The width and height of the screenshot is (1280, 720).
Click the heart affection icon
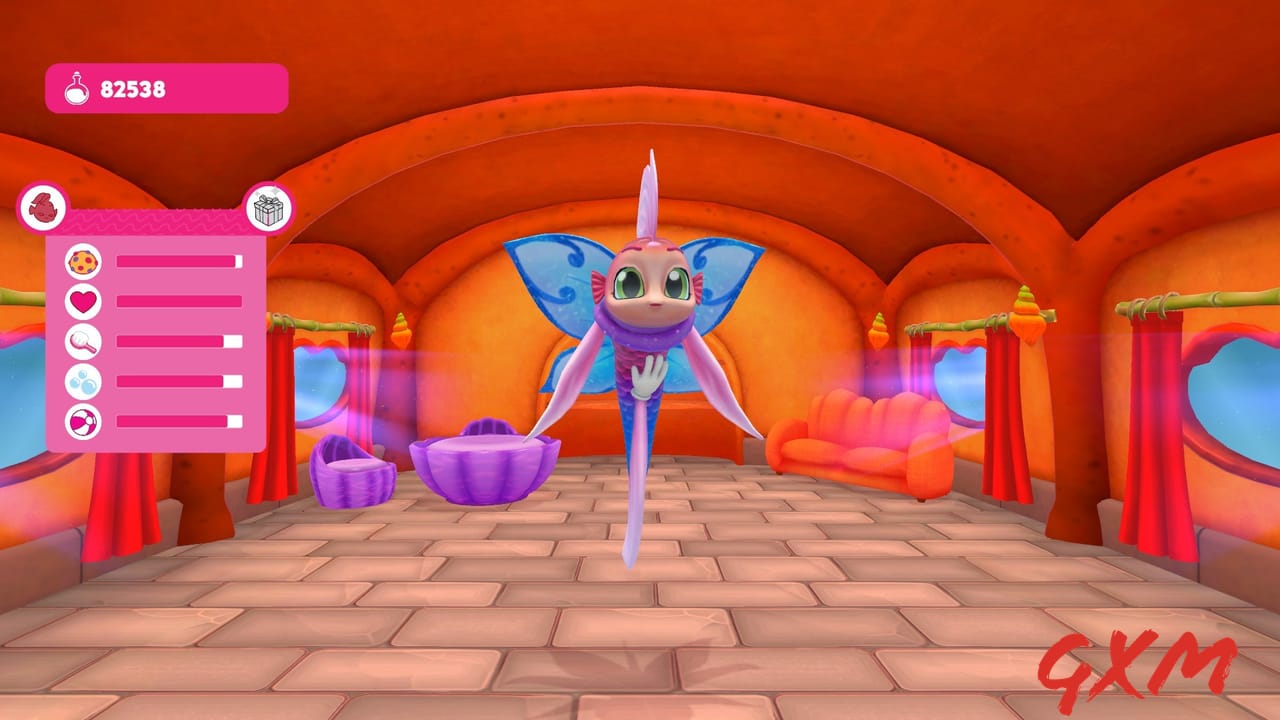(x=85, y=300)
